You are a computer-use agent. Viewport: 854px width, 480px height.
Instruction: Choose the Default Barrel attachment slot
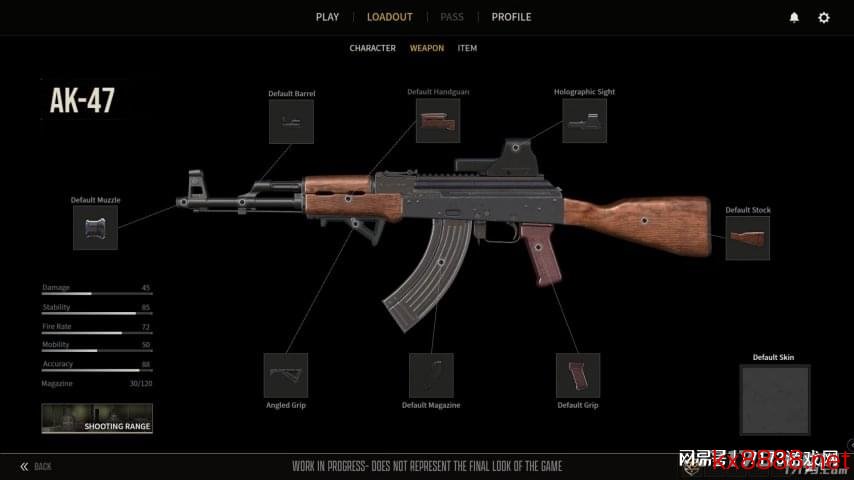(291, 121)
